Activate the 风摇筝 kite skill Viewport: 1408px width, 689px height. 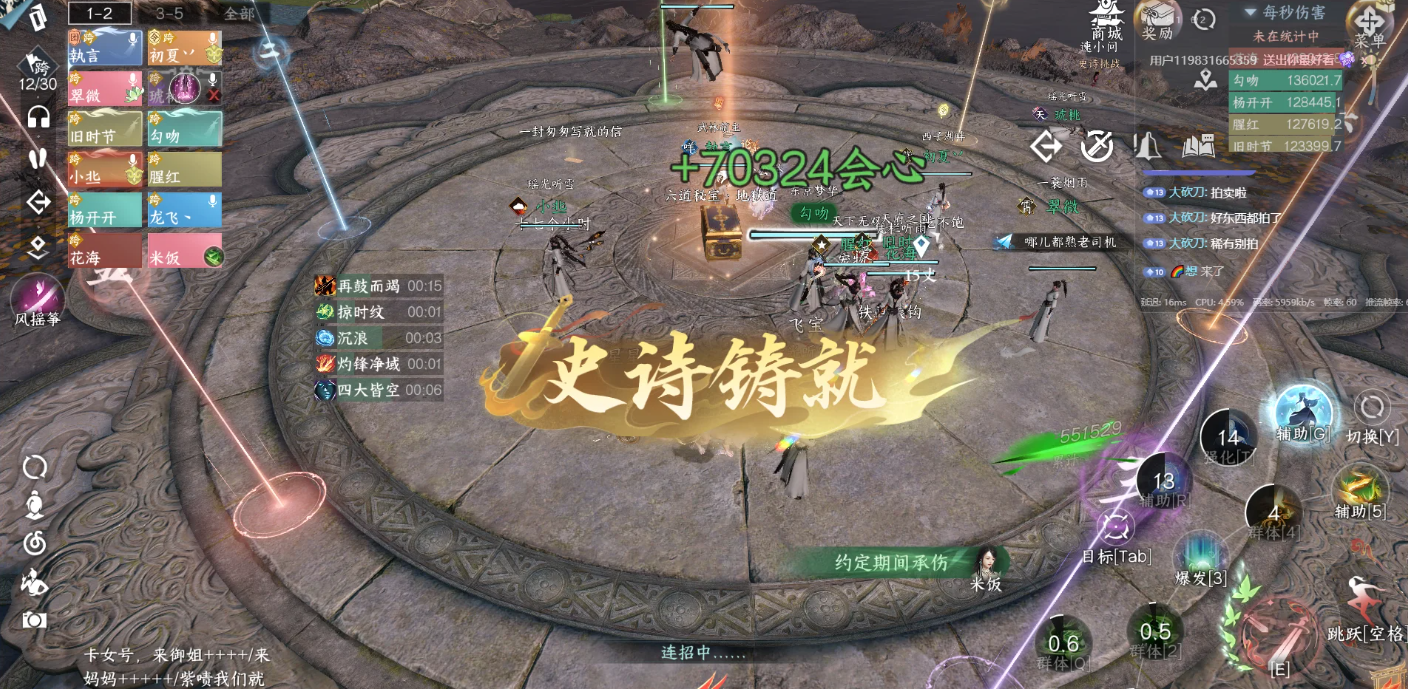point(38,296)
